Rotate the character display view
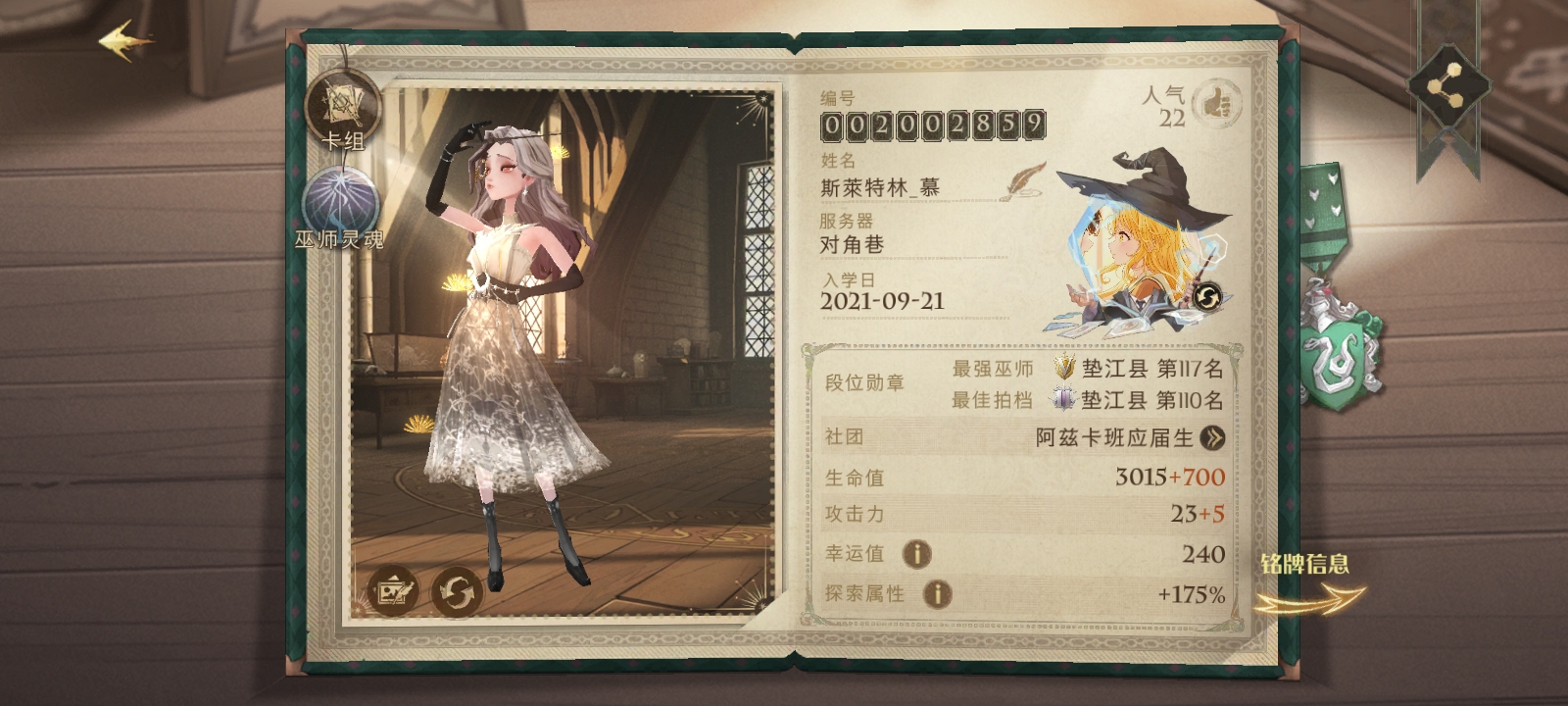 457,591
